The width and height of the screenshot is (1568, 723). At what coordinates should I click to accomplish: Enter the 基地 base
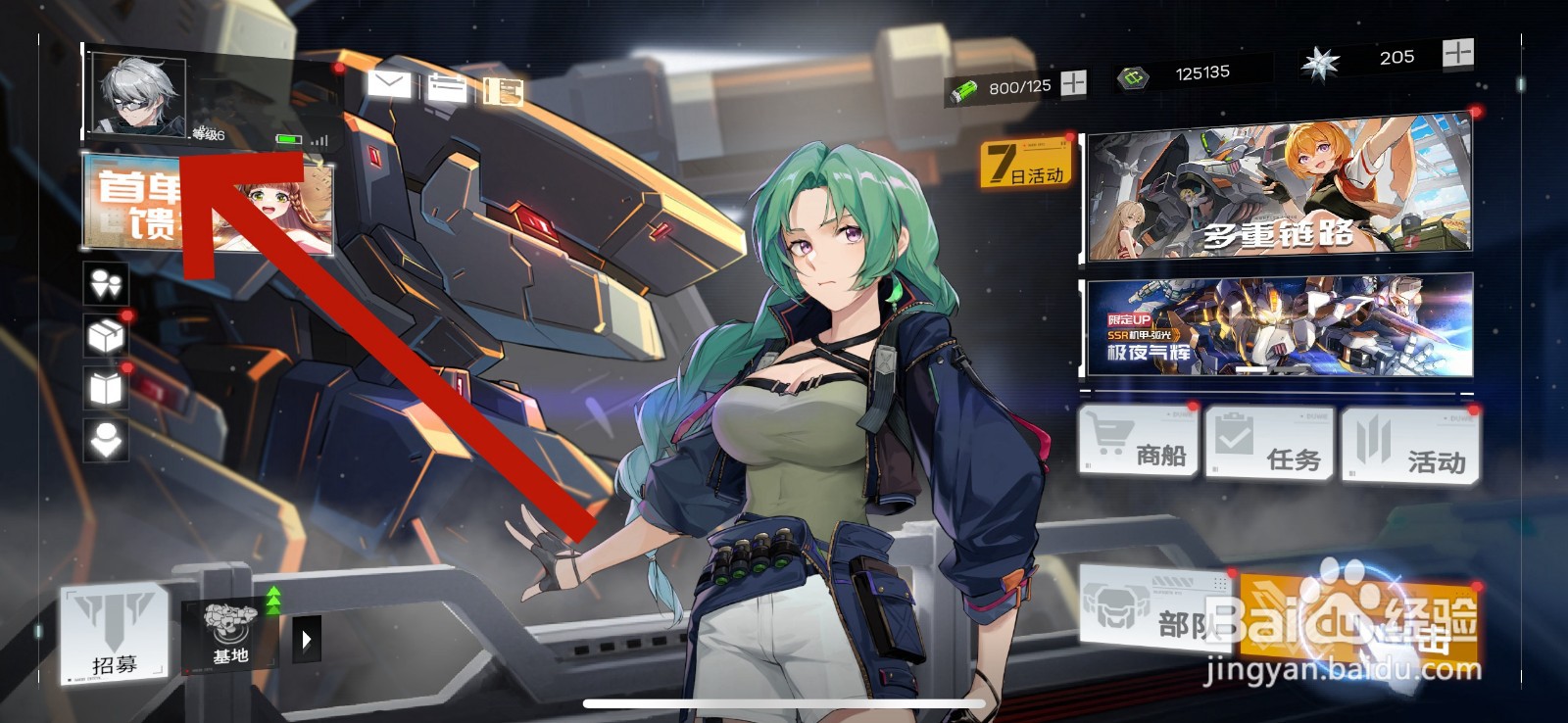coord(231,634)
